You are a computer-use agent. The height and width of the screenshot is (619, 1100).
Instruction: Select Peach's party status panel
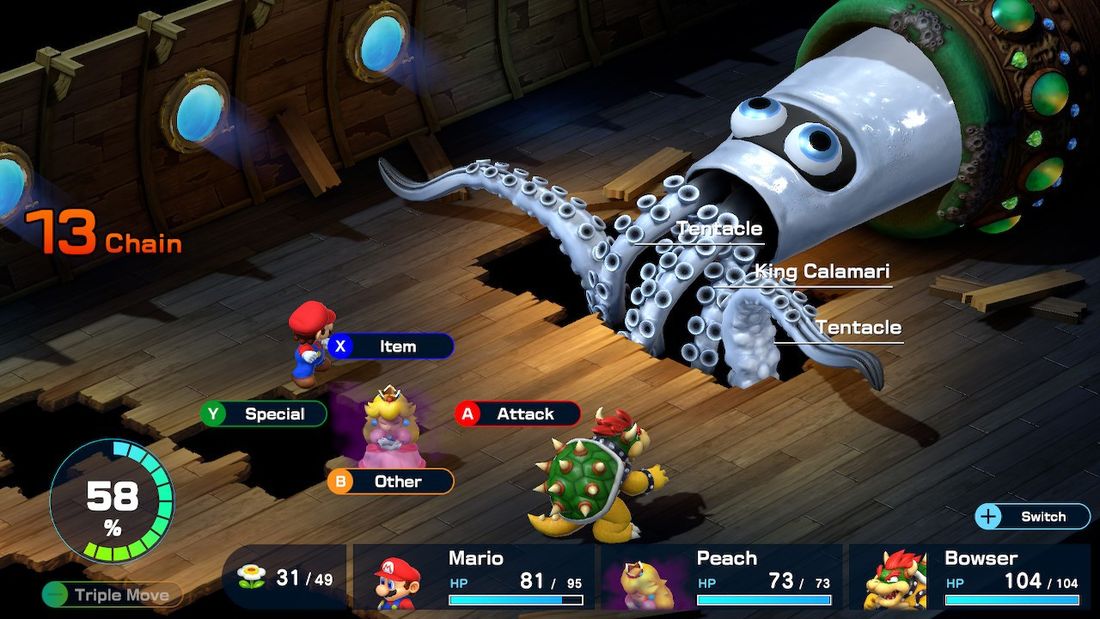(x=722, y=577)
